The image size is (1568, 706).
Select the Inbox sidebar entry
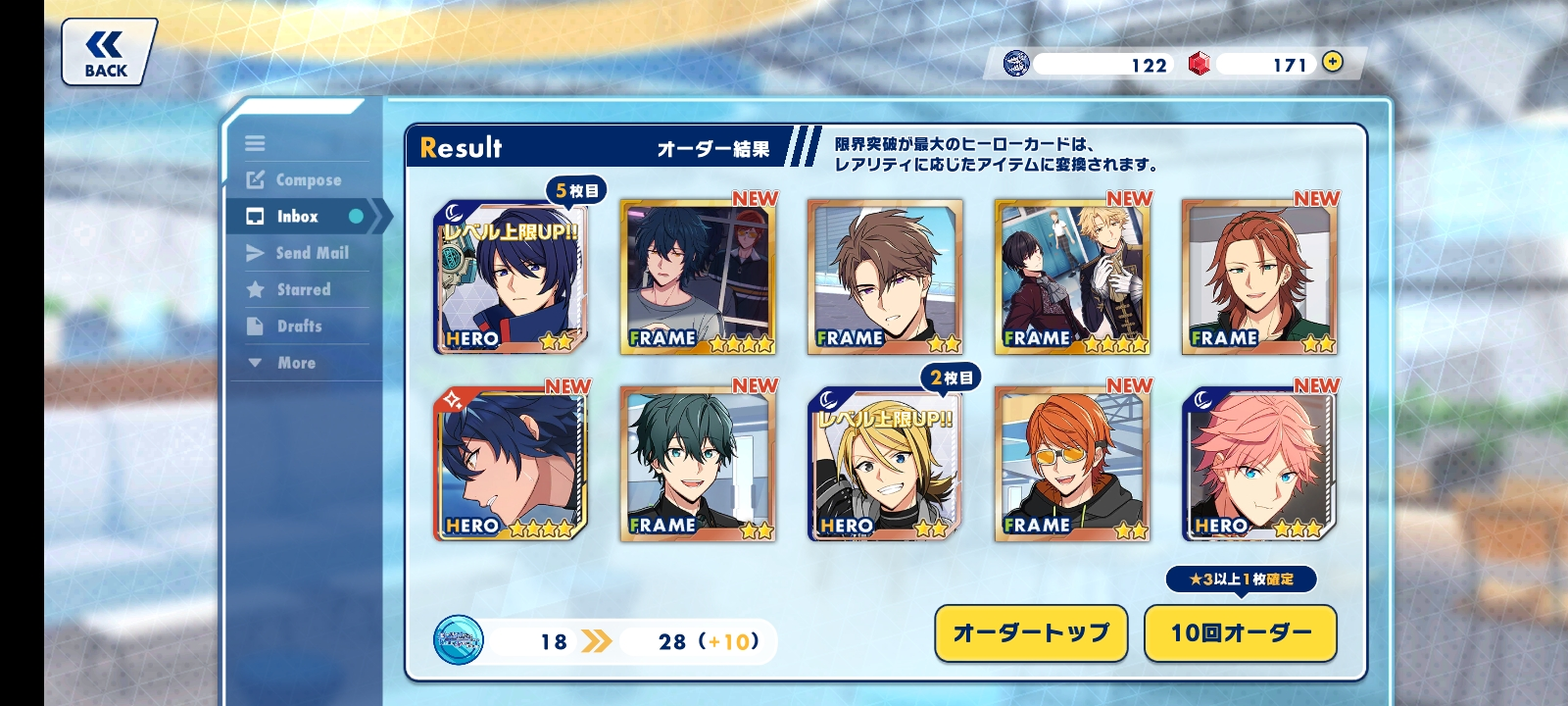pos(297,217)
